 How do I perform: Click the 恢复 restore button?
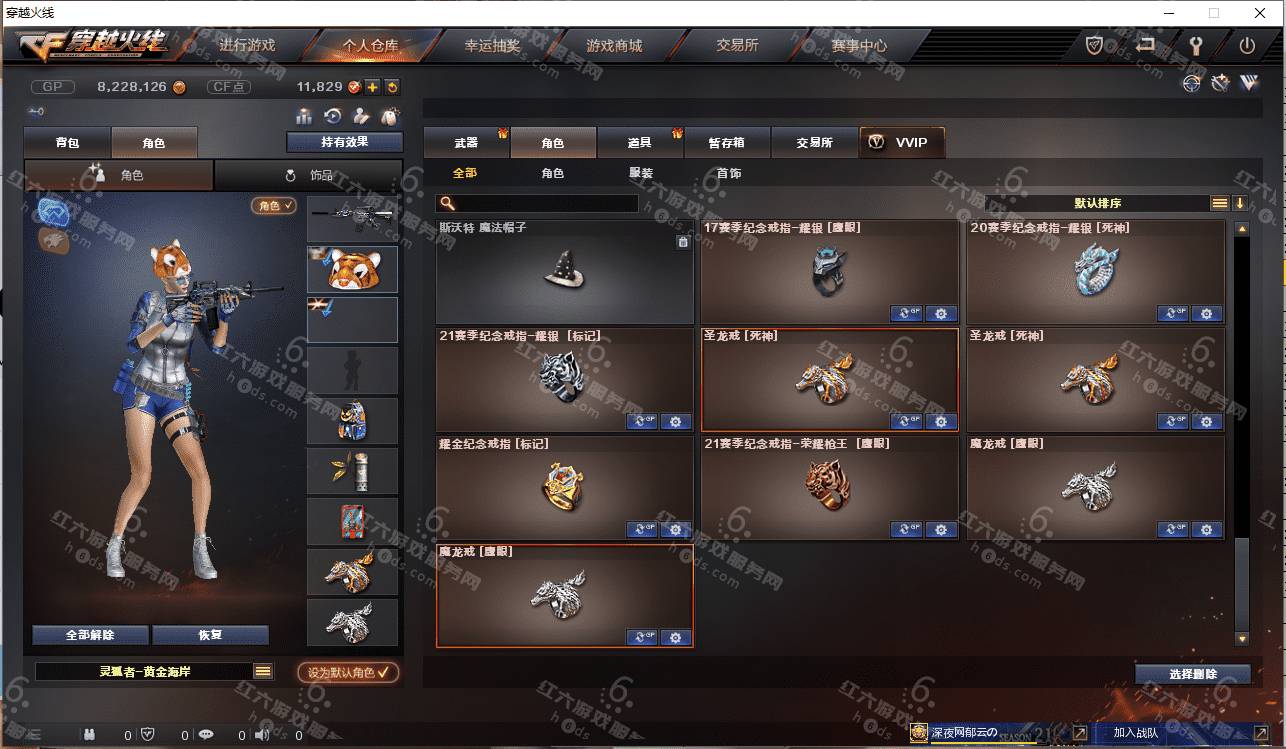tap(210, 635)
